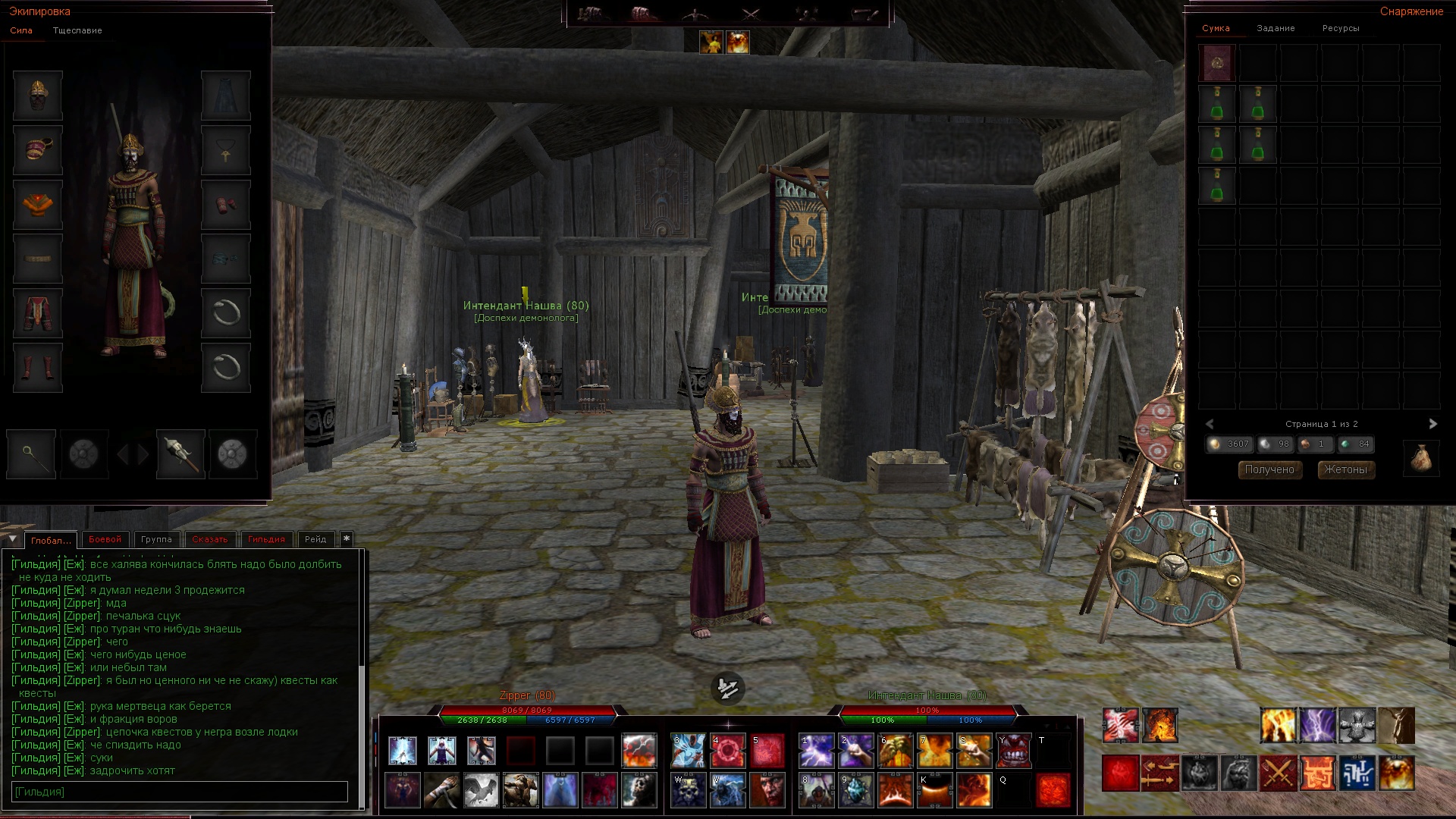Activate the crossed swords ability icon
The height and width of the screenshot is (819, 1456).
pos(1278,773)
